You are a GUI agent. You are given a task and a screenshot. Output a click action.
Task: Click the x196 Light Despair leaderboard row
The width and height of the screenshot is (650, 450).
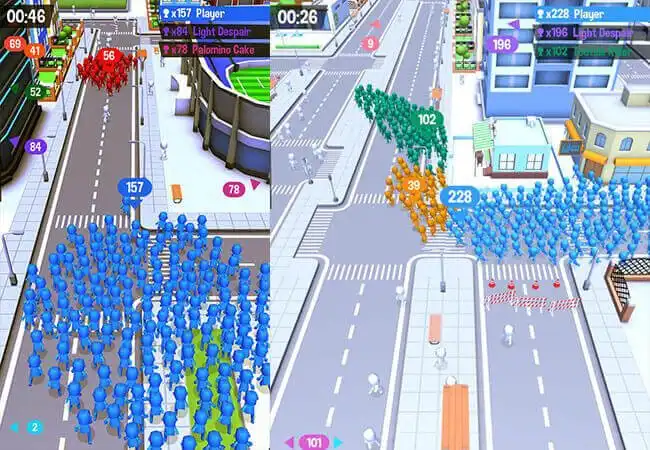(x=590, y=32)
